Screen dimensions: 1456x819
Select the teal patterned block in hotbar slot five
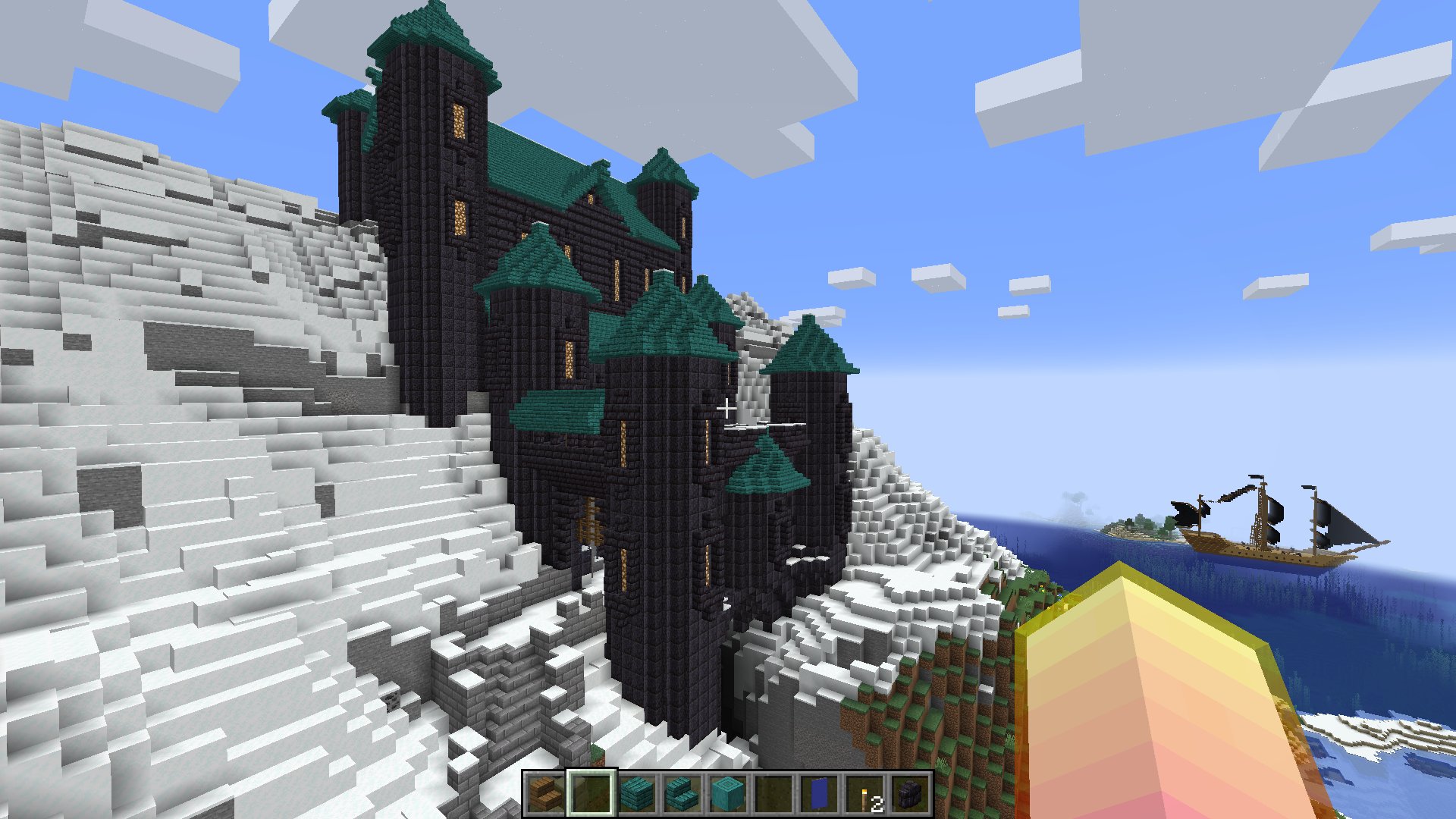[x=726, y=799]
